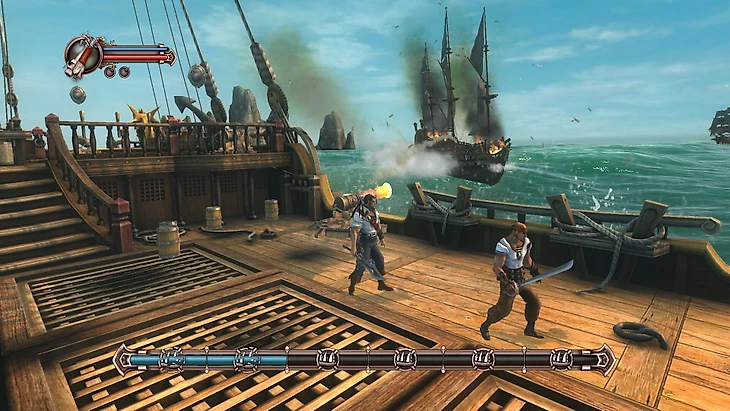This screenshot has width=730, height=411.
Task: Click the pistol weapon emblem icon
Action: (82, 54)
